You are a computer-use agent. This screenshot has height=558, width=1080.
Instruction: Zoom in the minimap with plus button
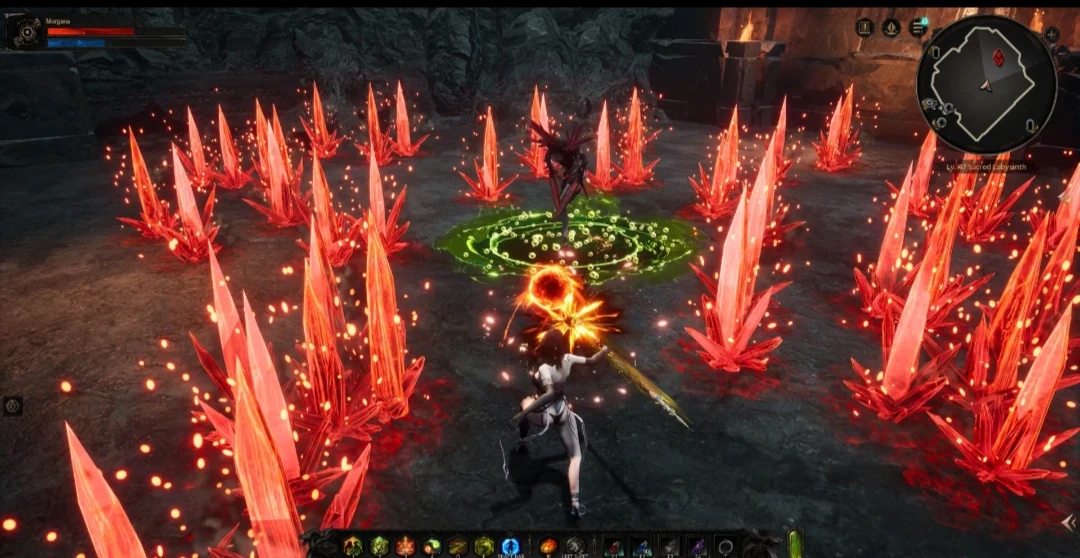(1052, 34)
